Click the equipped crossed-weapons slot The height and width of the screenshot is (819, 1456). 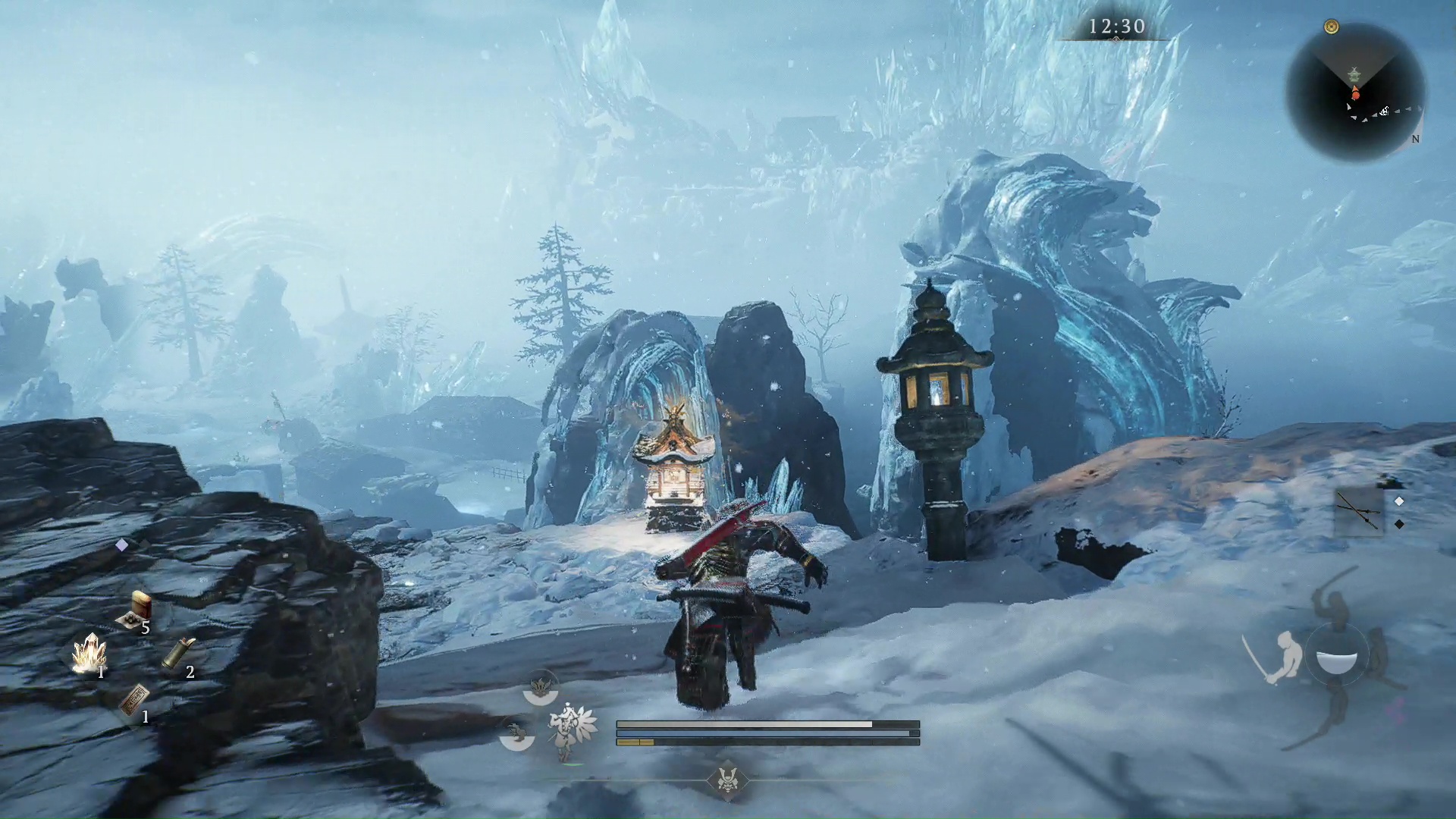[x=1358, y=513]
